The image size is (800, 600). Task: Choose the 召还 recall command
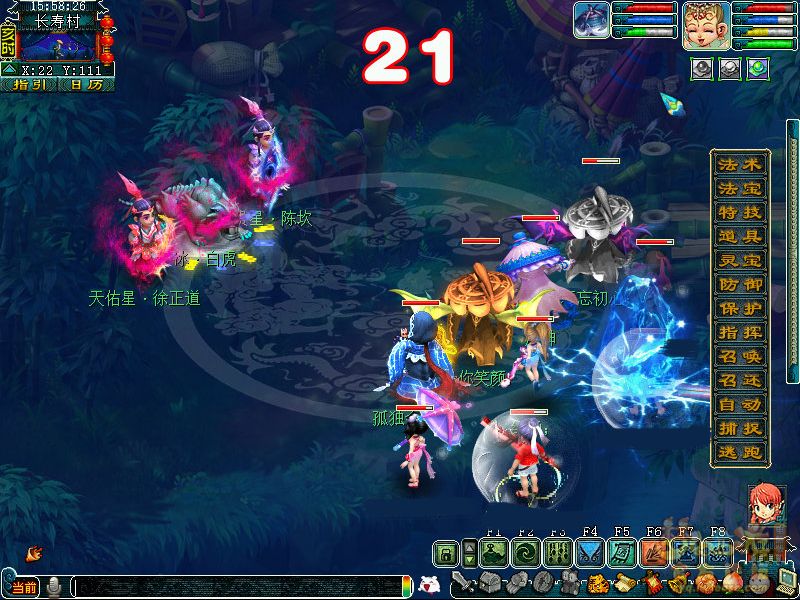point(740,381)
